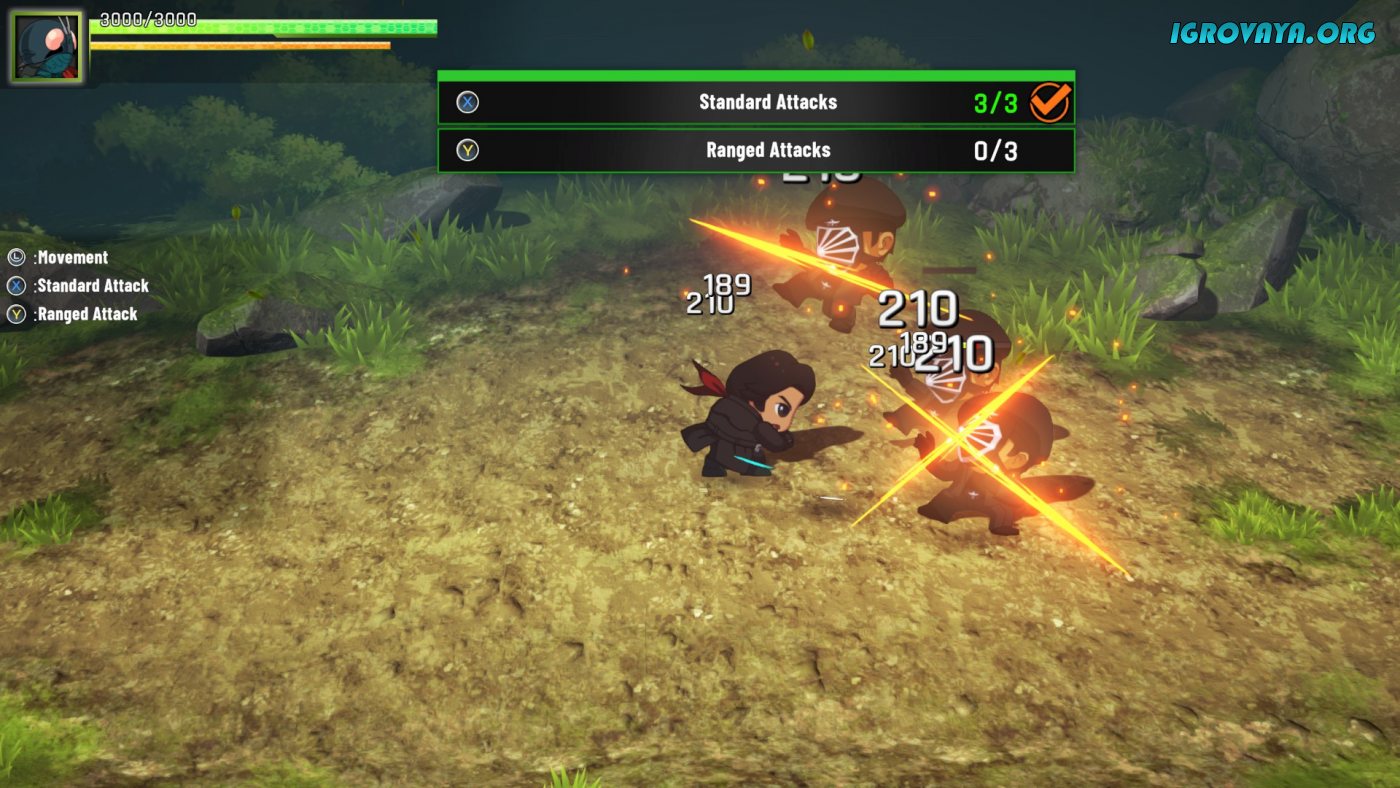Open the IGROVAYA.ORG watermark link

coord(1272,33)
